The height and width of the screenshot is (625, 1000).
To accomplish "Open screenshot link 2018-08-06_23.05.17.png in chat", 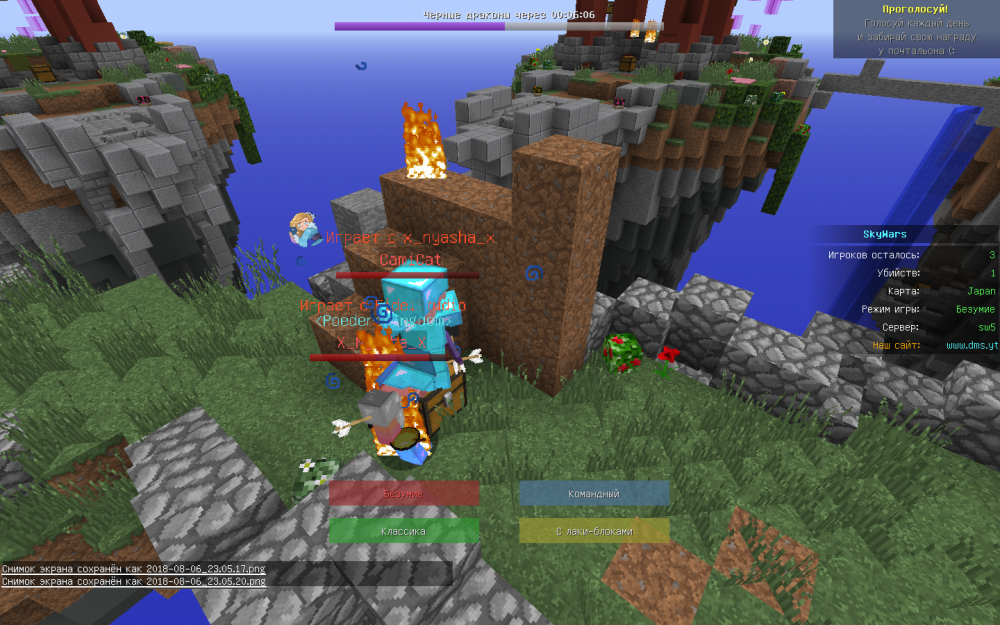I will coord(206,569).
